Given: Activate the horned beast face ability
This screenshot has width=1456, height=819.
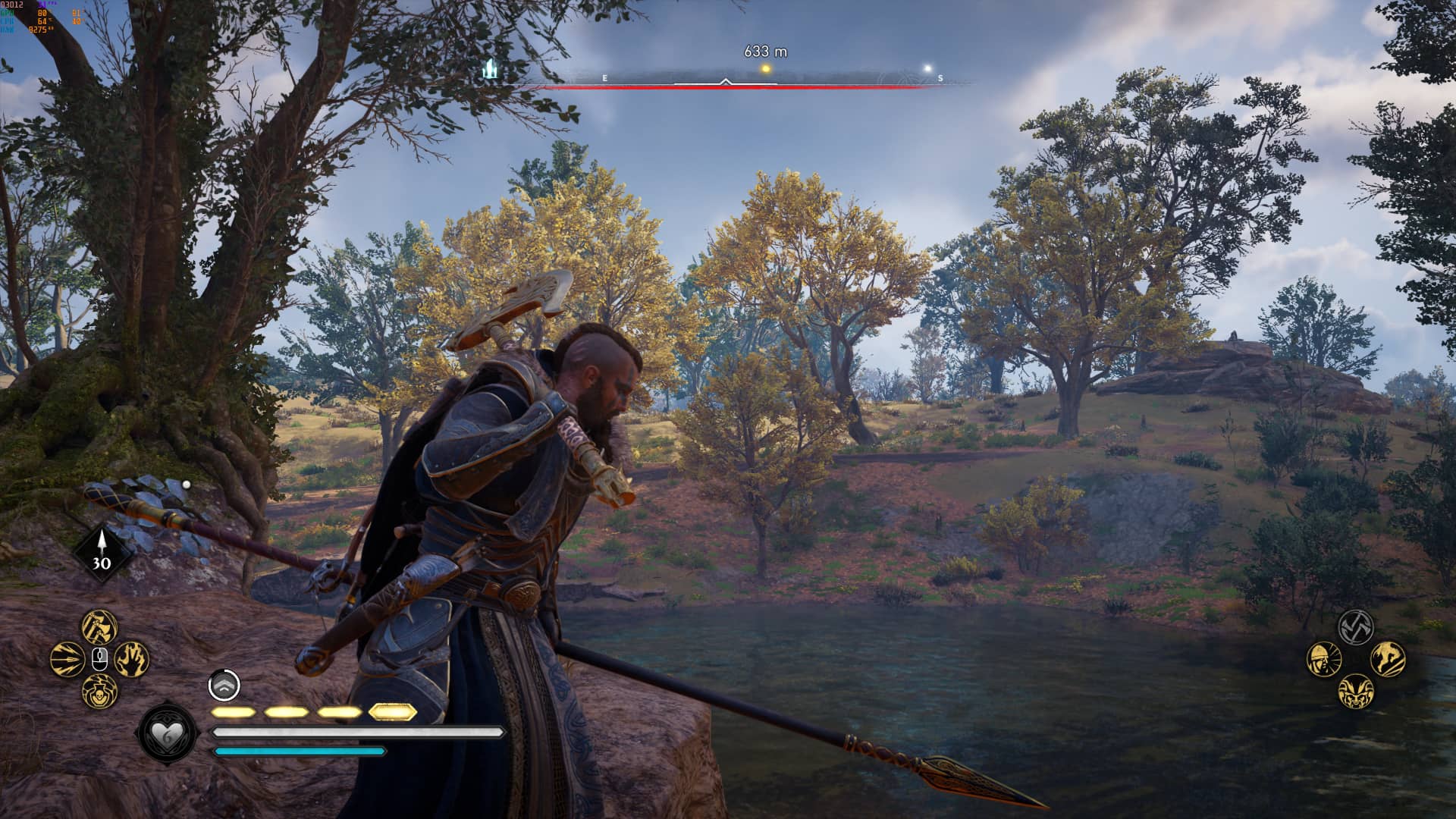Looking at the screenshot, I should click(x=1356, y=691).
